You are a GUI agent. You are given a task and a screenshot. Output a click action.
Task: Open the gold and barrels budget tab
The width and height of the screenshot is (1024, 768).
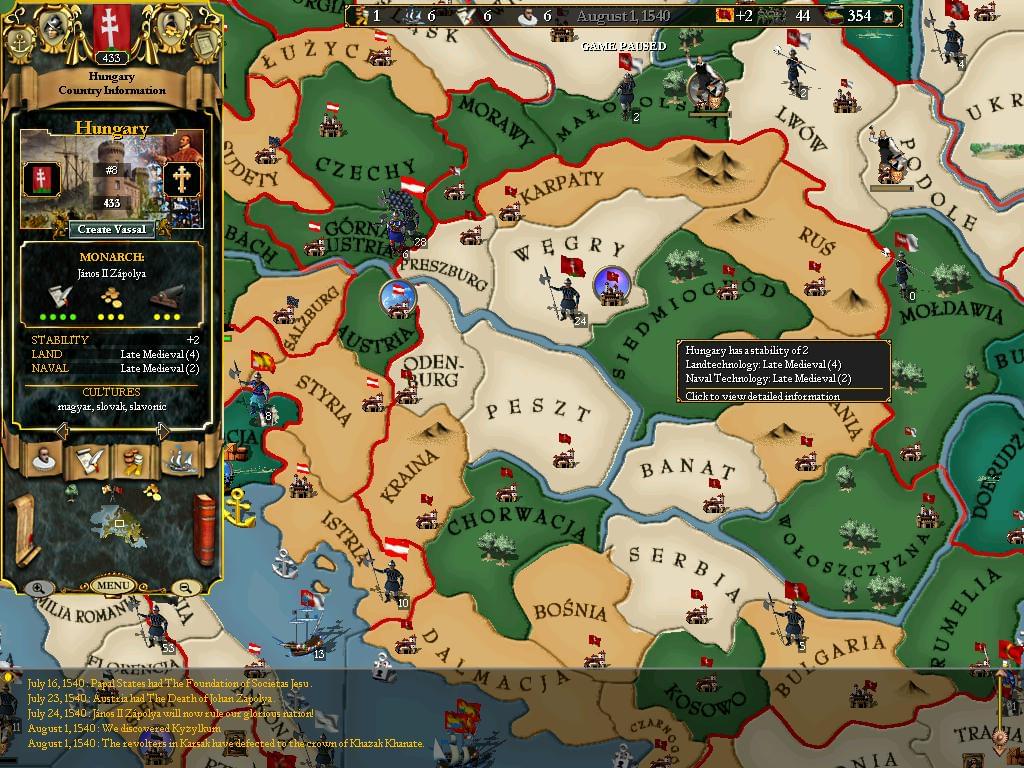tap(132, 459)
